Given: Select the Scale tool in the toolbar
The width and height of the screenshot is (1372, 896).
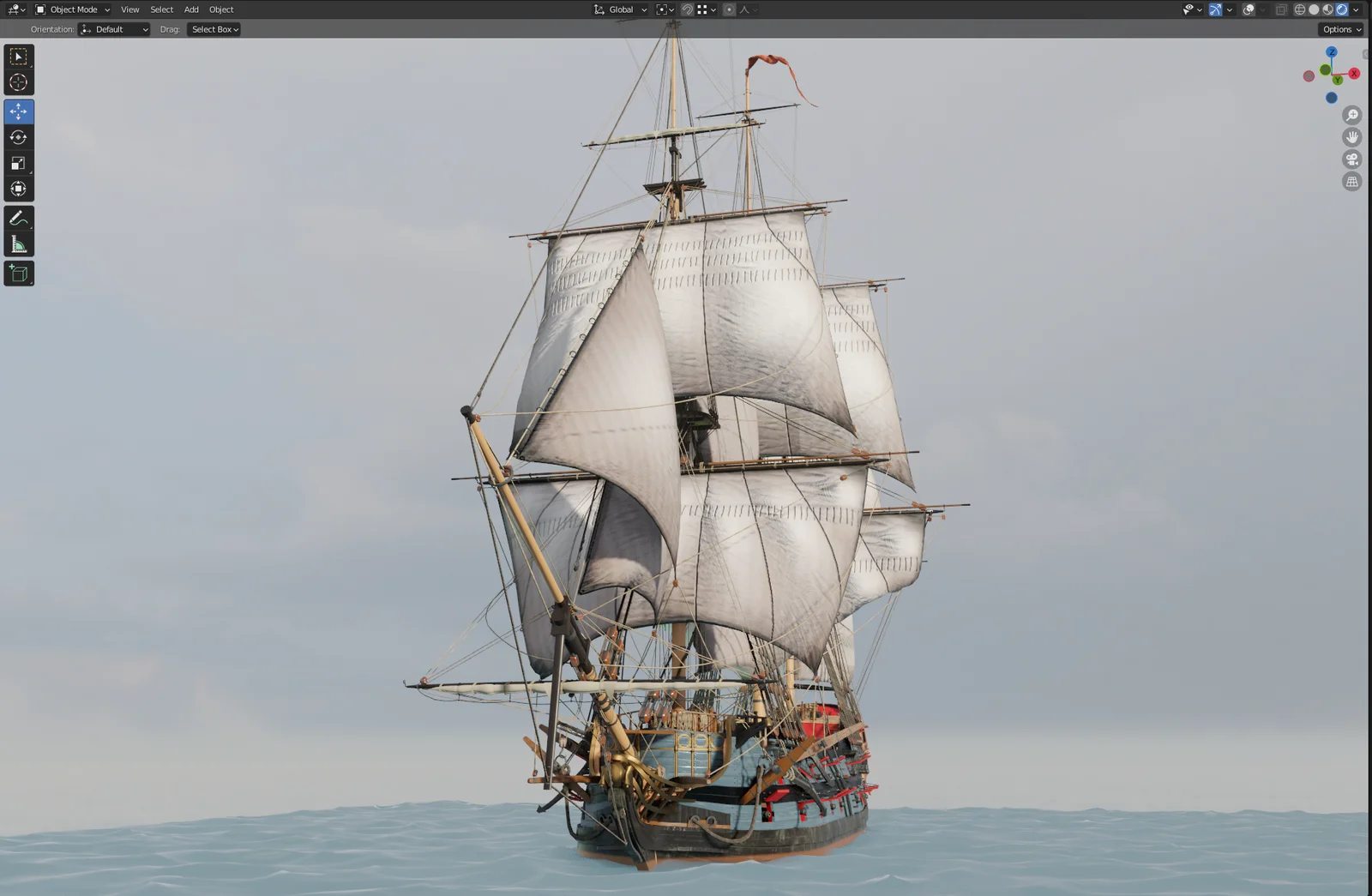Looking at the screenshot, I should [18, 163].
